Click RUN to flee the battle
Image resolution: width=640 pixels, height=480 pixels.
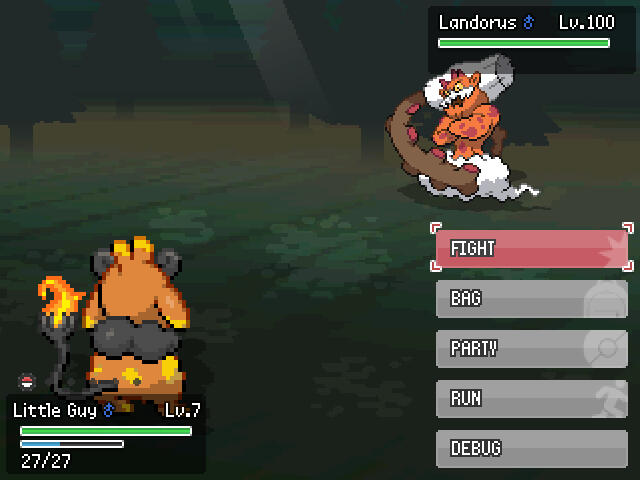tap(531, 399)
